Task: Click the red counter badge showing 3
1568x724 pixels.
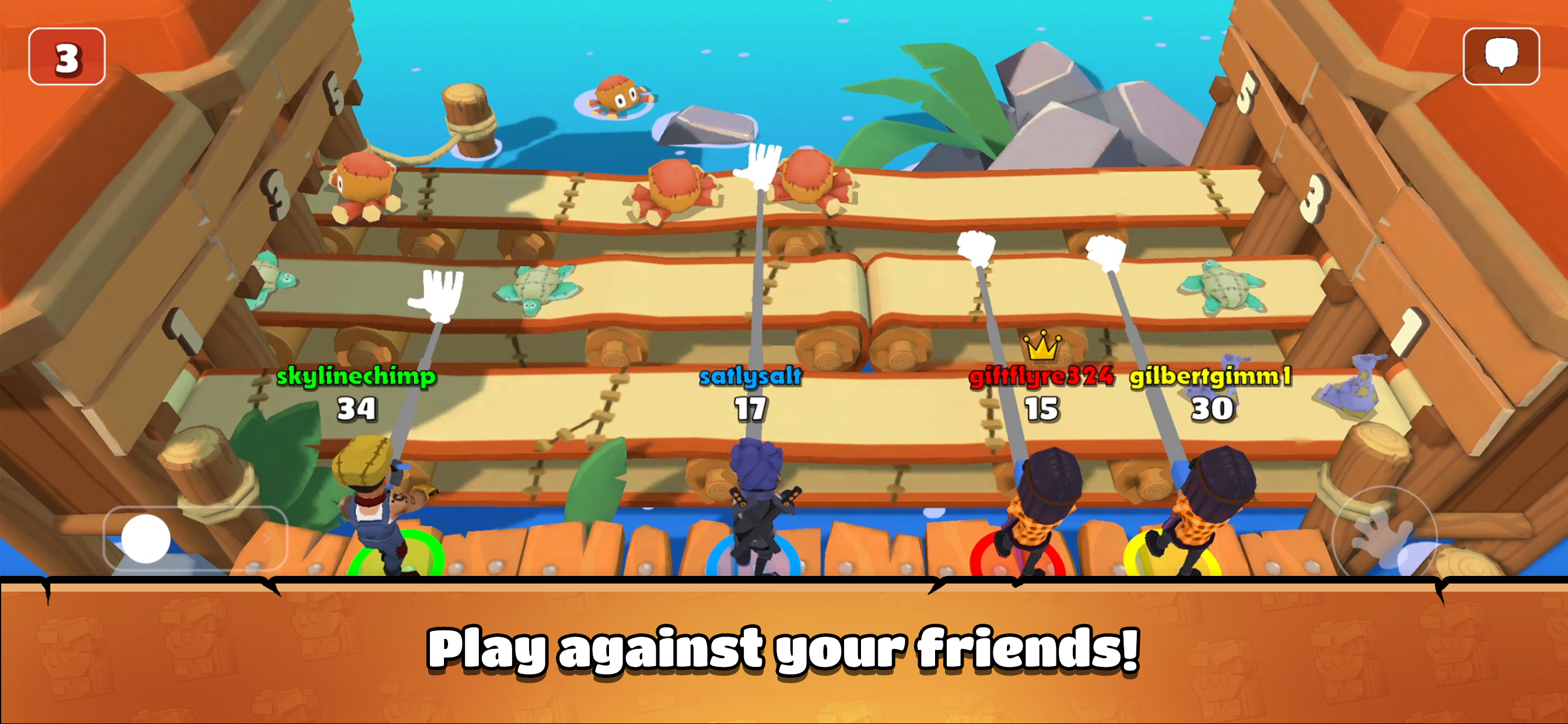Action: coord(66,56)
